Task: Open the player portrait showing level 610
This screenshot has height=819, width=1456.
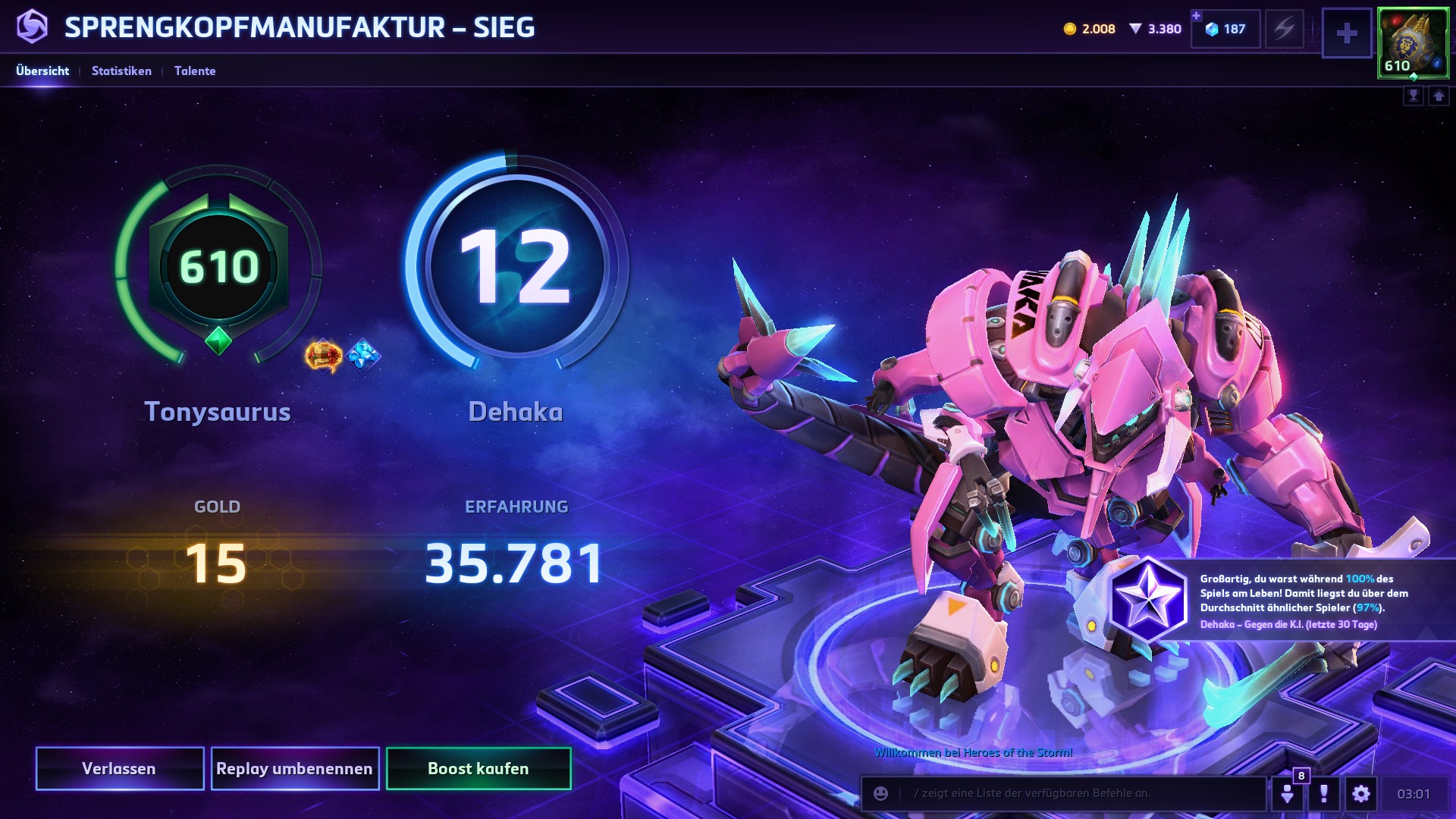Action: (x=1412, y=42)
